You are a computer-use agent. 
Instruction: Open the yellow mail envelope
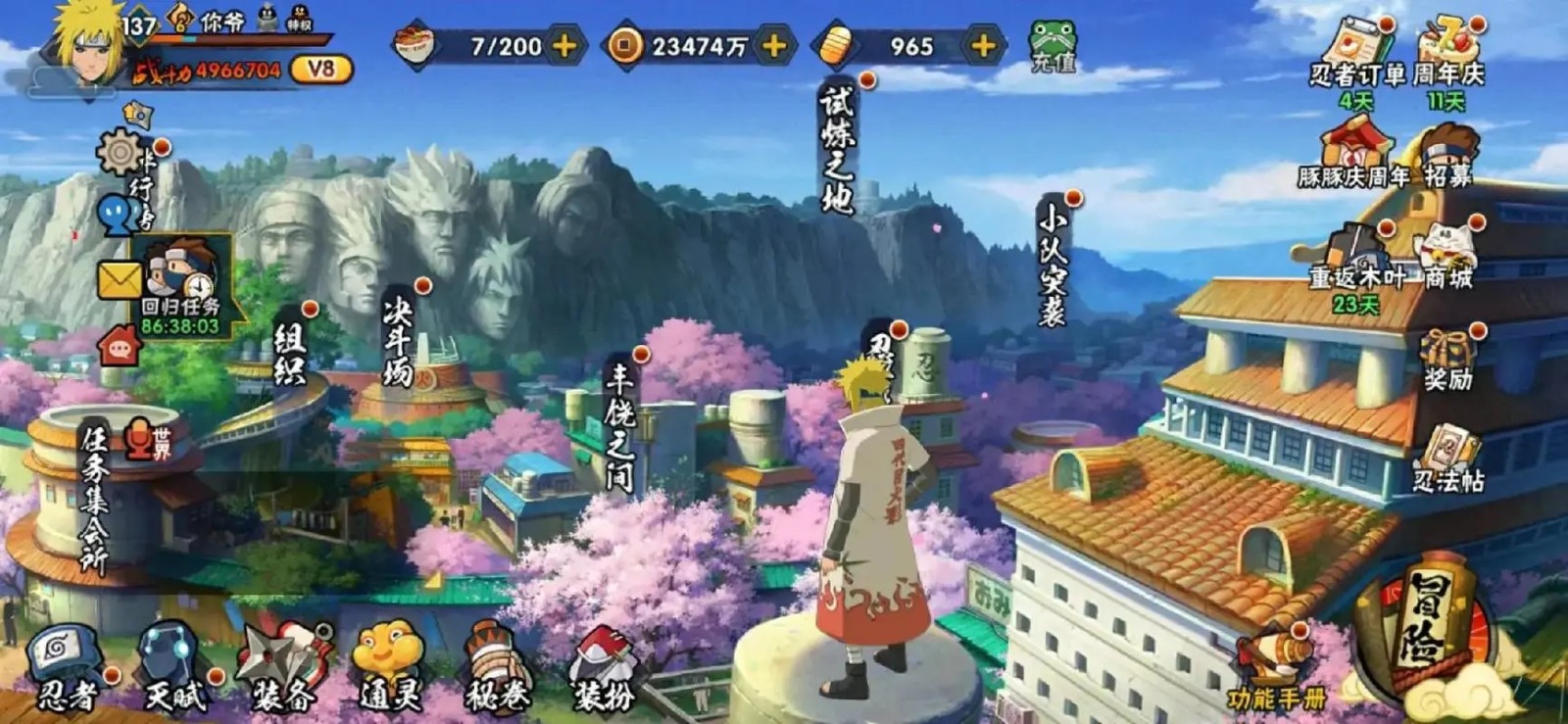point(119,281)
